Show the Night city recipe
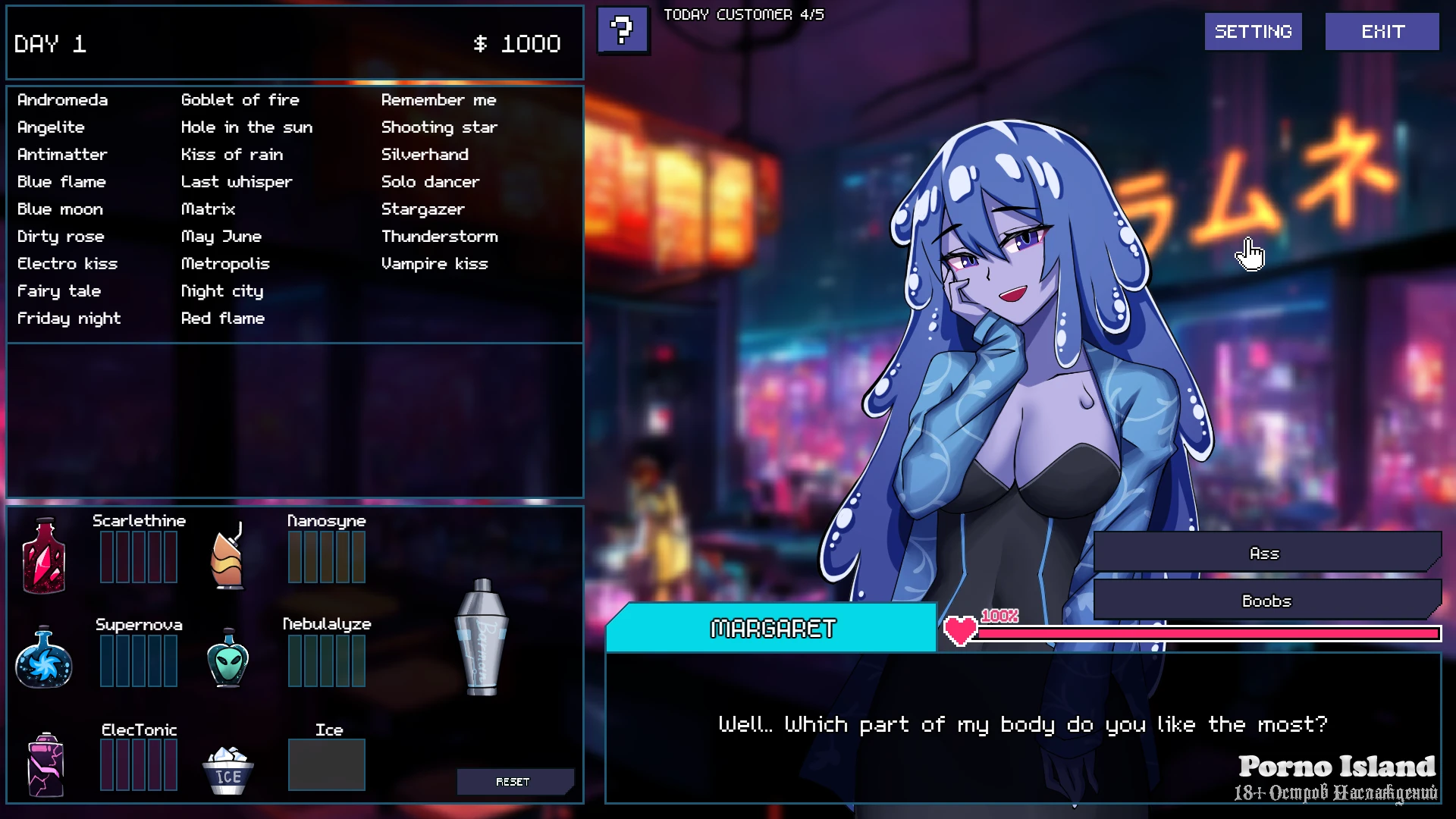The image size is (1456, 819). [221, 291]
